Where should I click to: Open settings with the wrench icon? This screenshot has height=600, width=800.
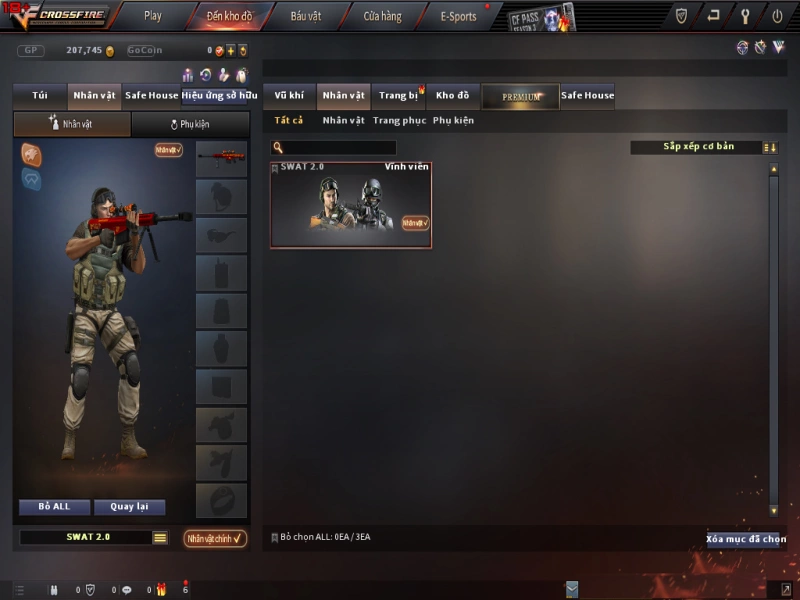point(745,16)
